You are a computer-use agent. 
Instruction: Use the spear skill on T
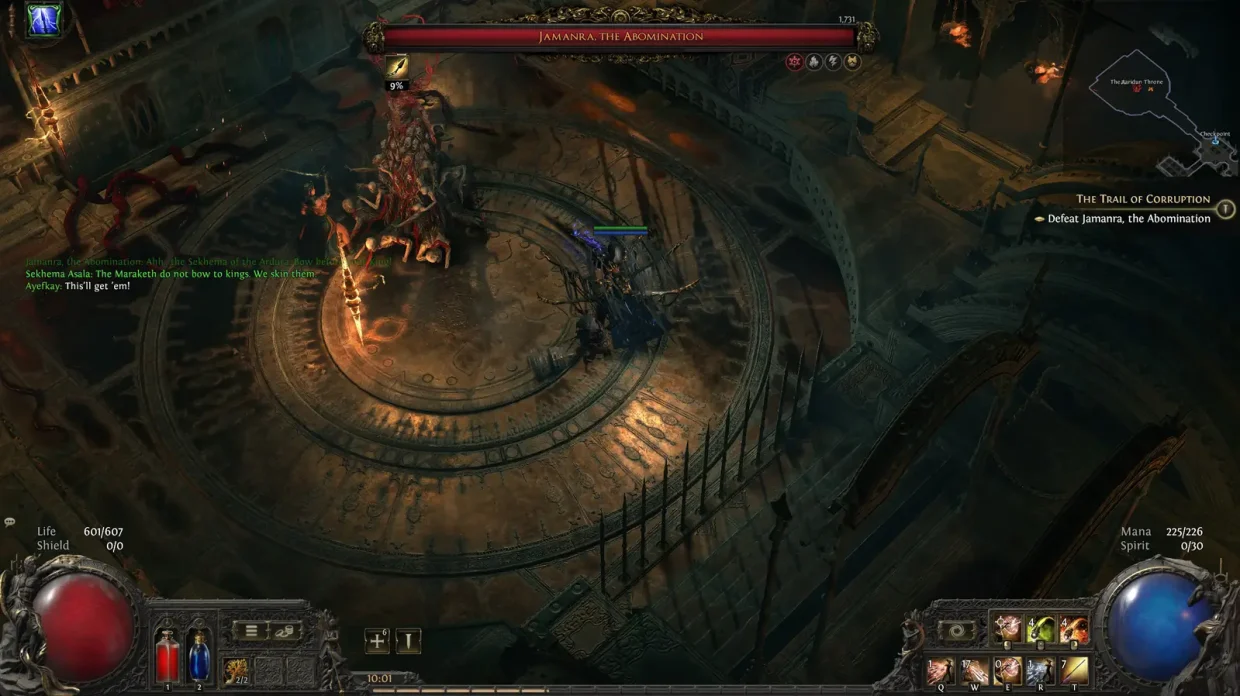pos(1074,671)
